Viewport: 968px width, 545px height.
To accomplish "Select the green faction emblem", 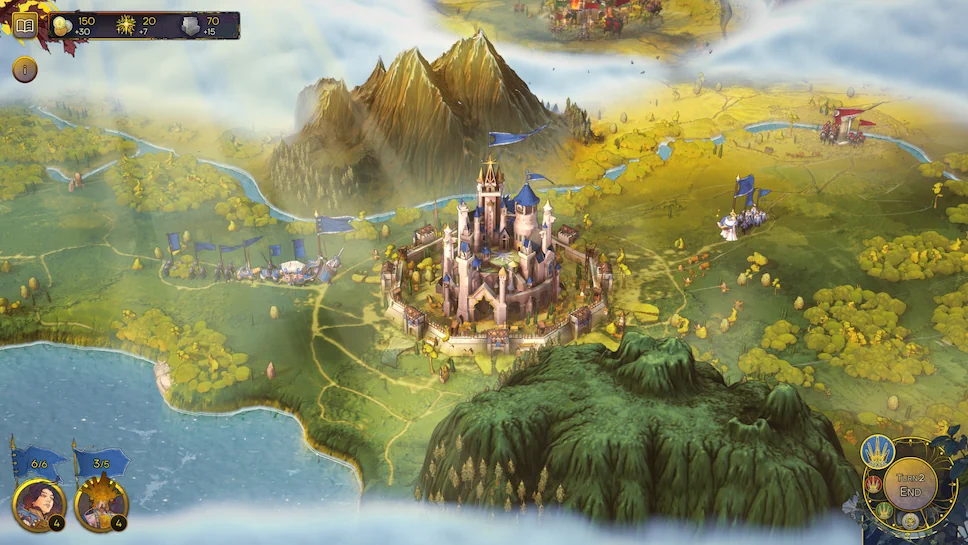I will click(885, 511).
